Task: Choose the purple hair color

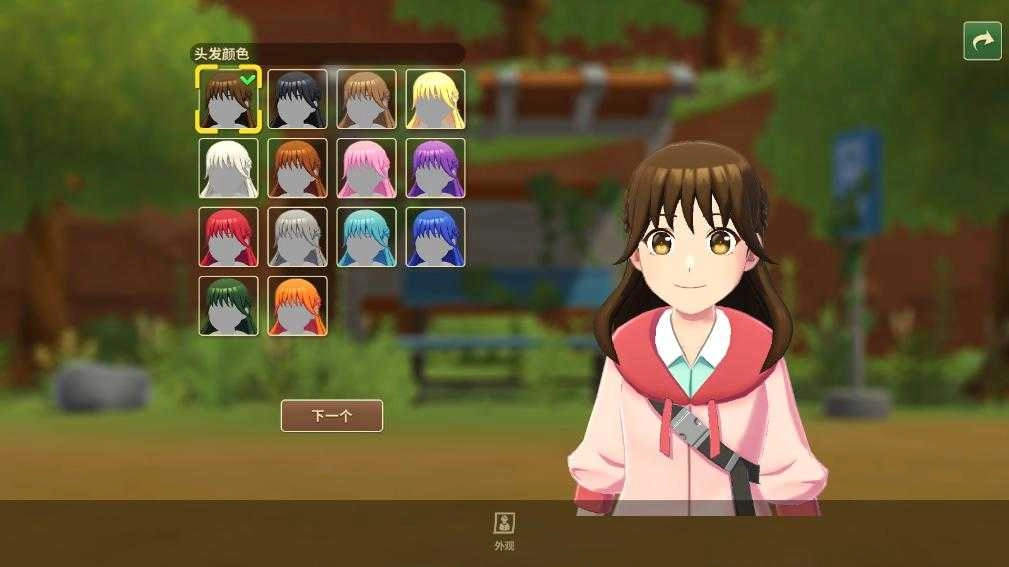Action: pos(435,168)
